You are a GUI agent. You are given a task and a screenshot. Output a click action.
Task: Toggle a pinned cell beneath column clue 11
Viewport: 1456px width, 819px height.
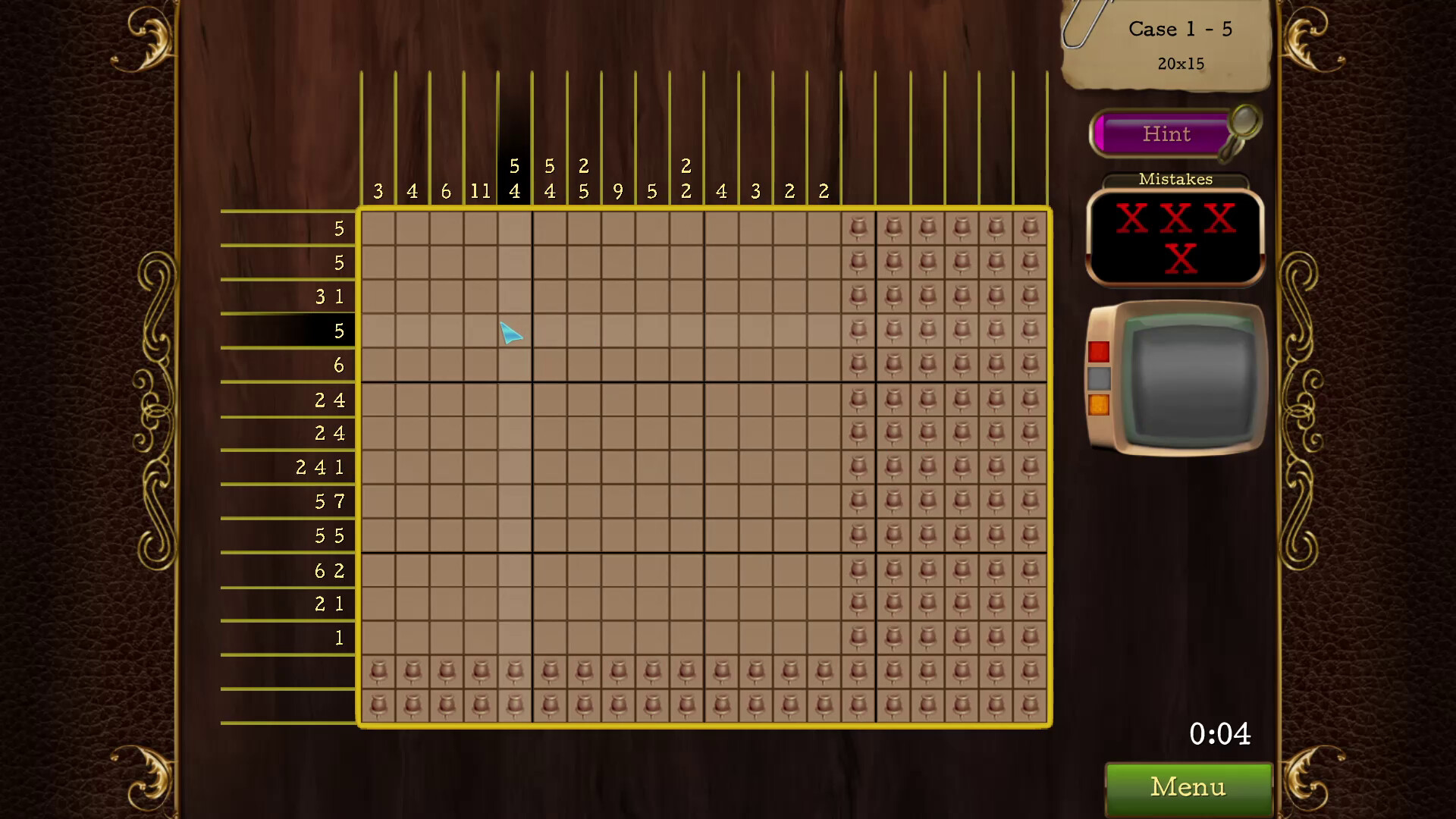click(x=481, y=671)
